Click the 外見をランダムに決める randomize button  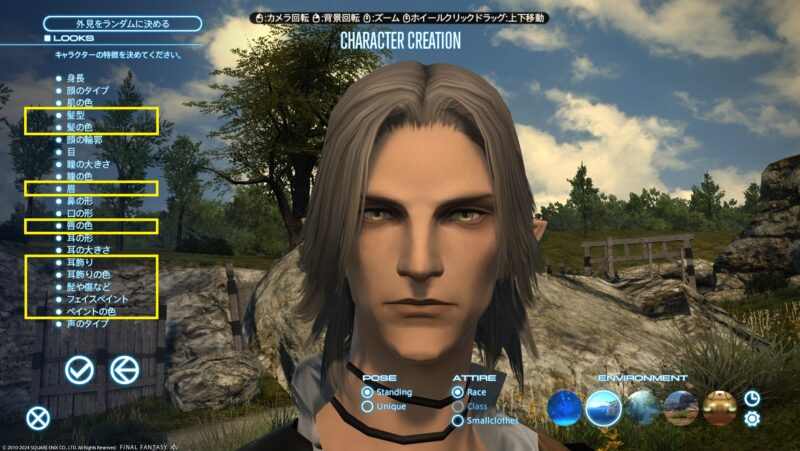(x=110, y=23)
